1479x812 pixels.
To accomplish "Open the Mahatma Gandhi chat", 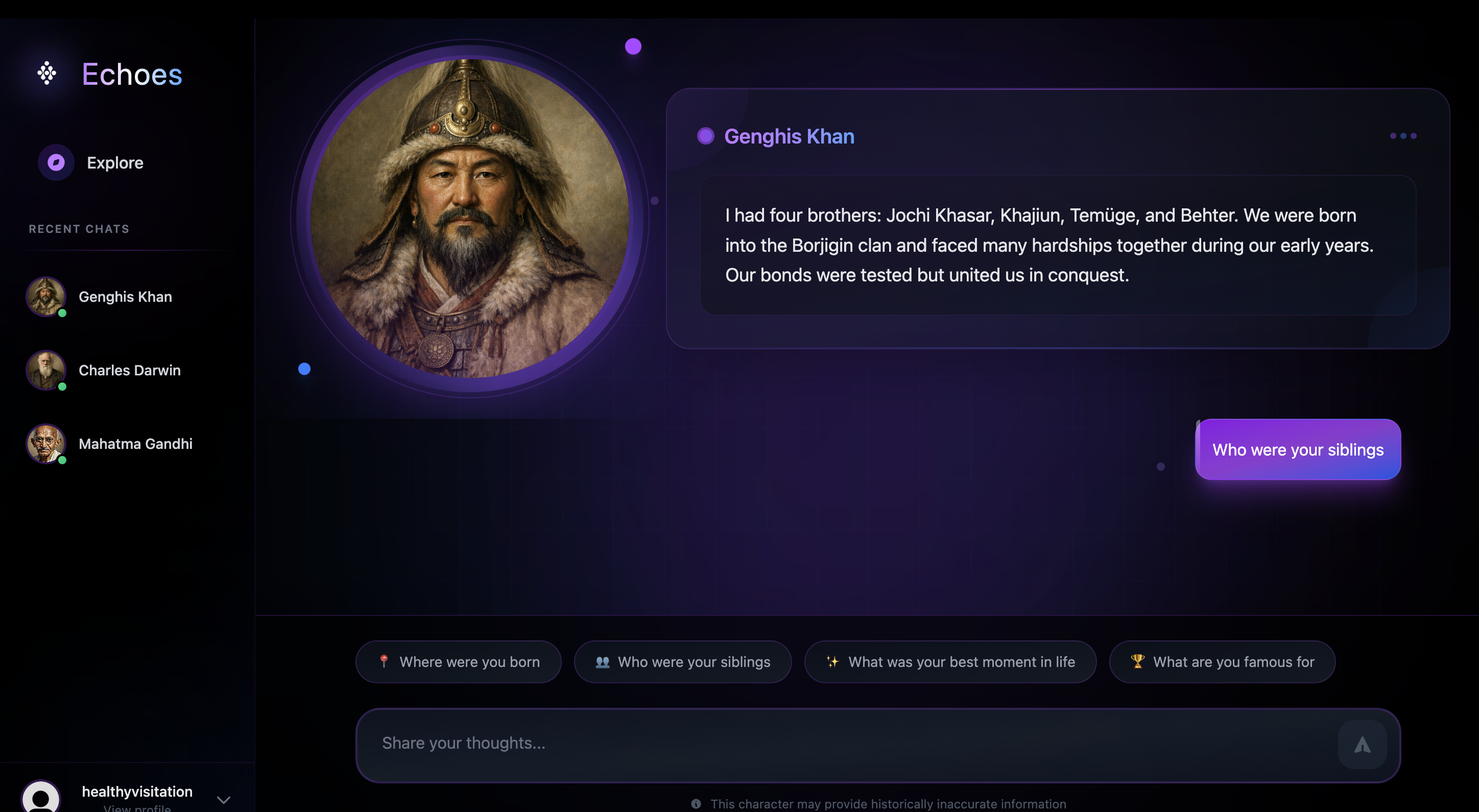I will point(135,443).
